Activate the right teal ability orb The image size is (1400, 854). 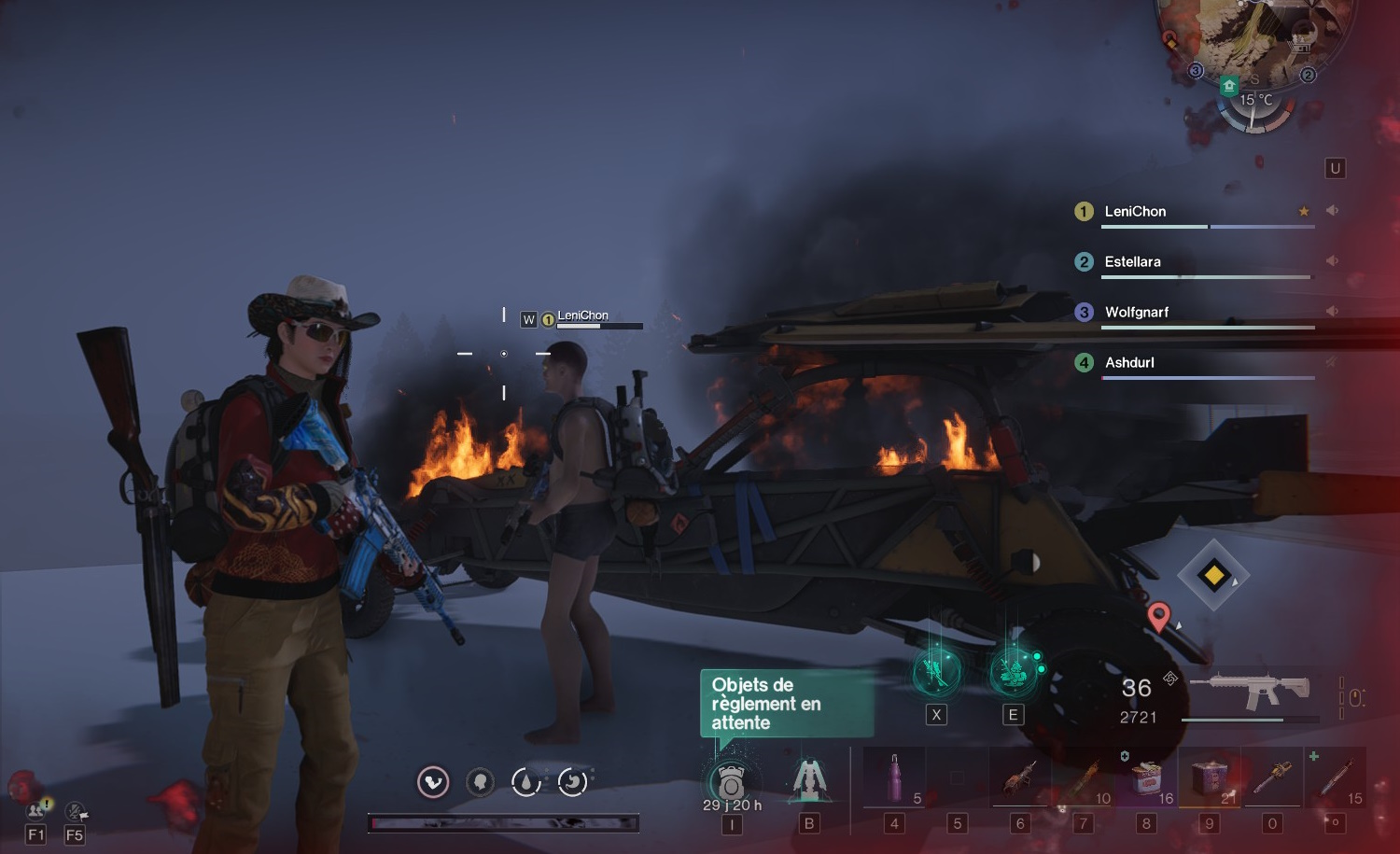coord(1013,671)
